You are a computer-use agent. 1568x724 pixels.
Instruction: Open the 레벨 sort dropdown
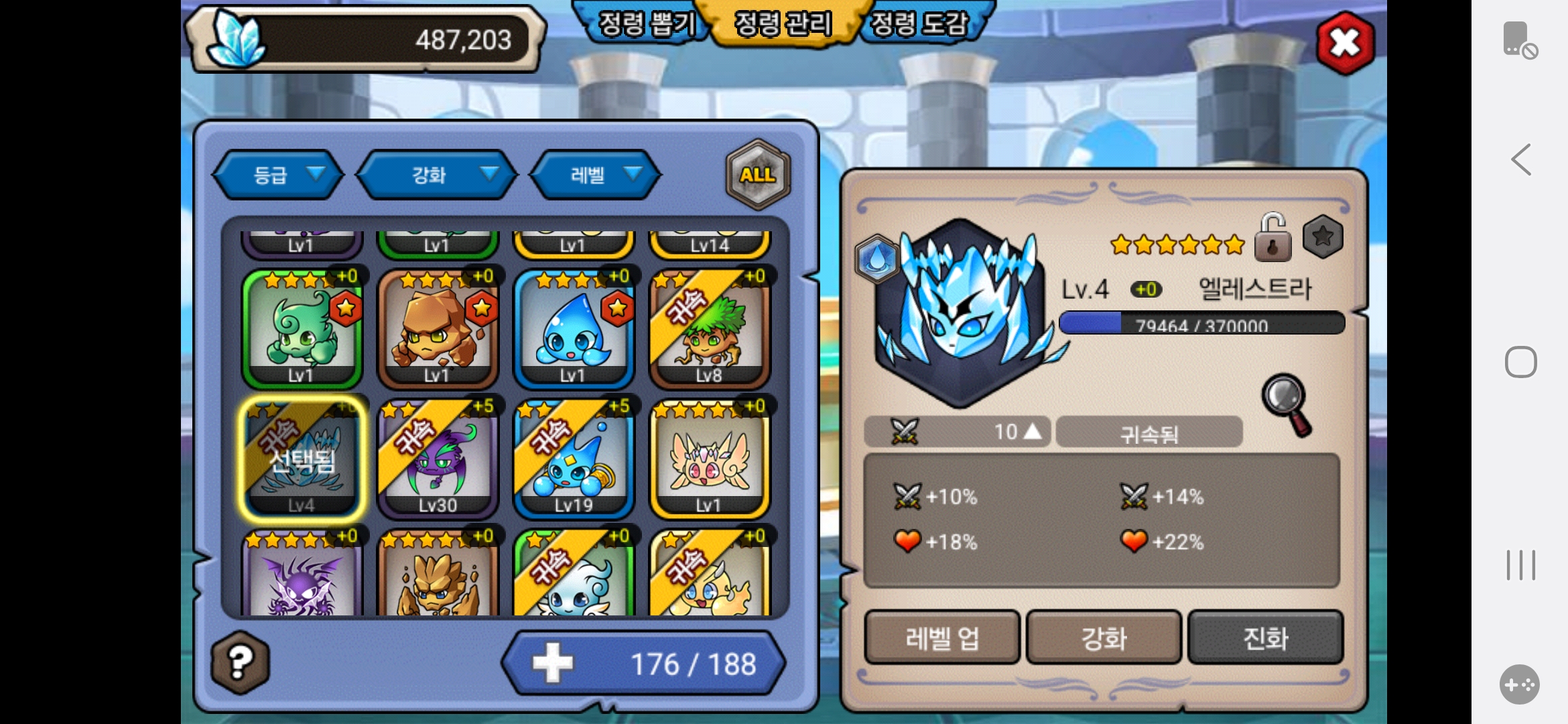coord(596,175)
